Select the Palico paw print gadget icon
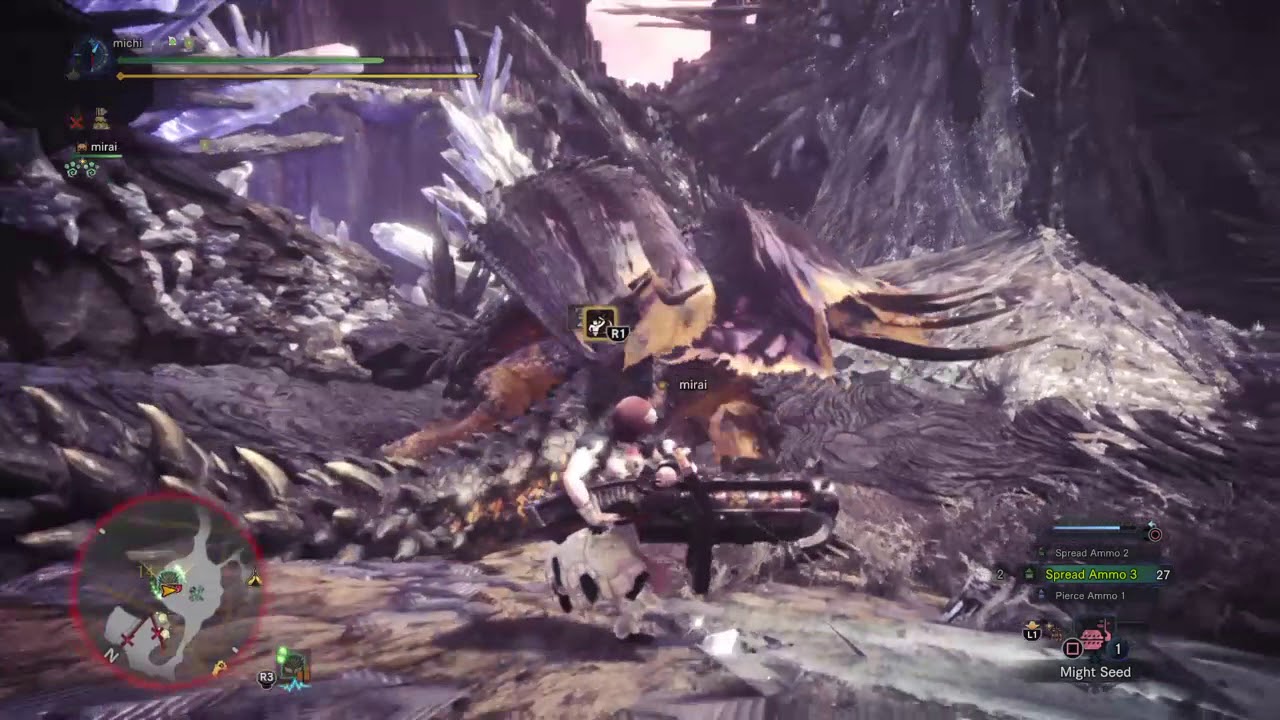The image size is (1280, 720). point(80,168)
